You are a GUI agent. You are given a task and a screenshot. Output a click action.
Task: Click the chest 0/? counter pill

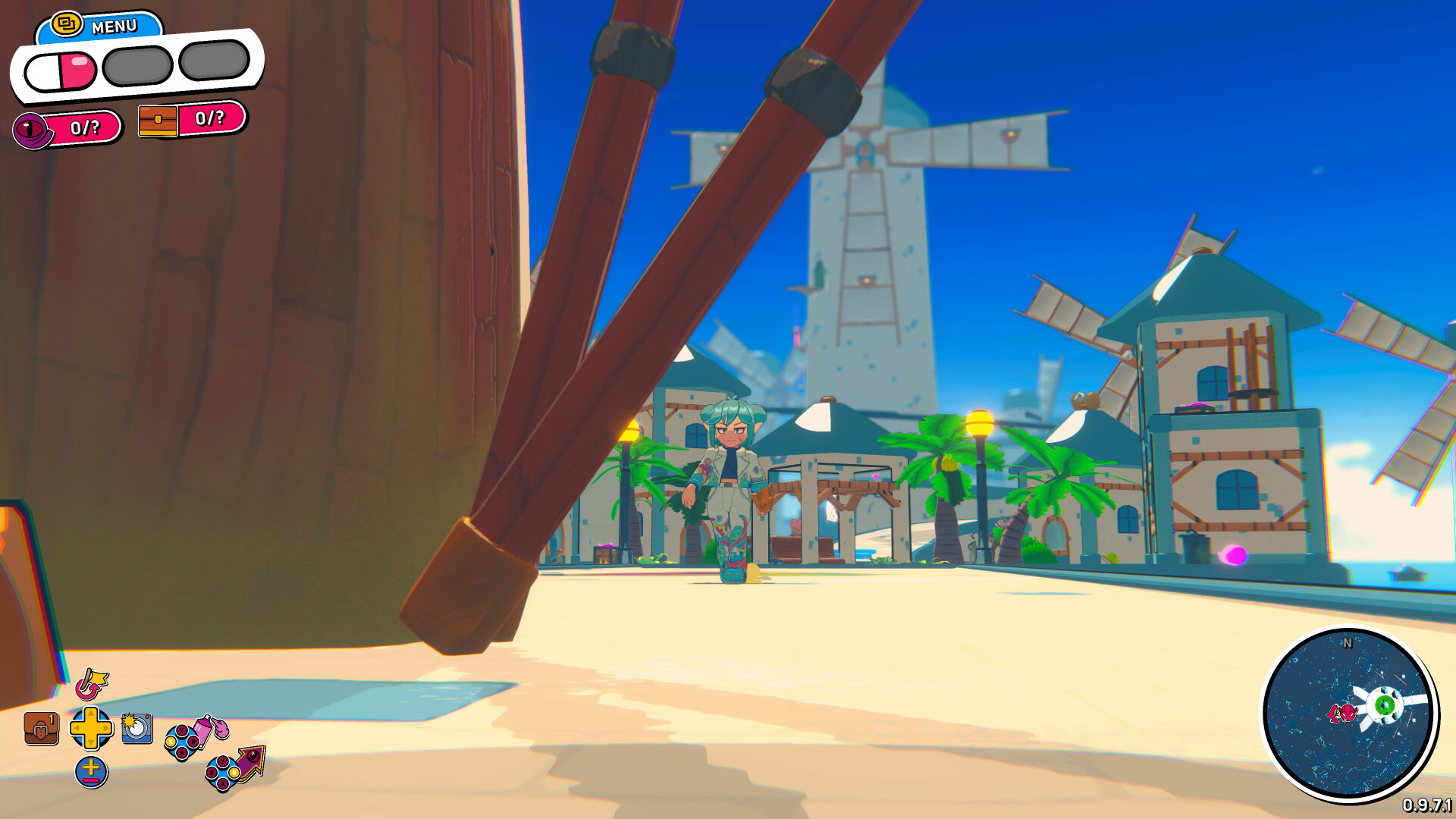click(209, 119)
